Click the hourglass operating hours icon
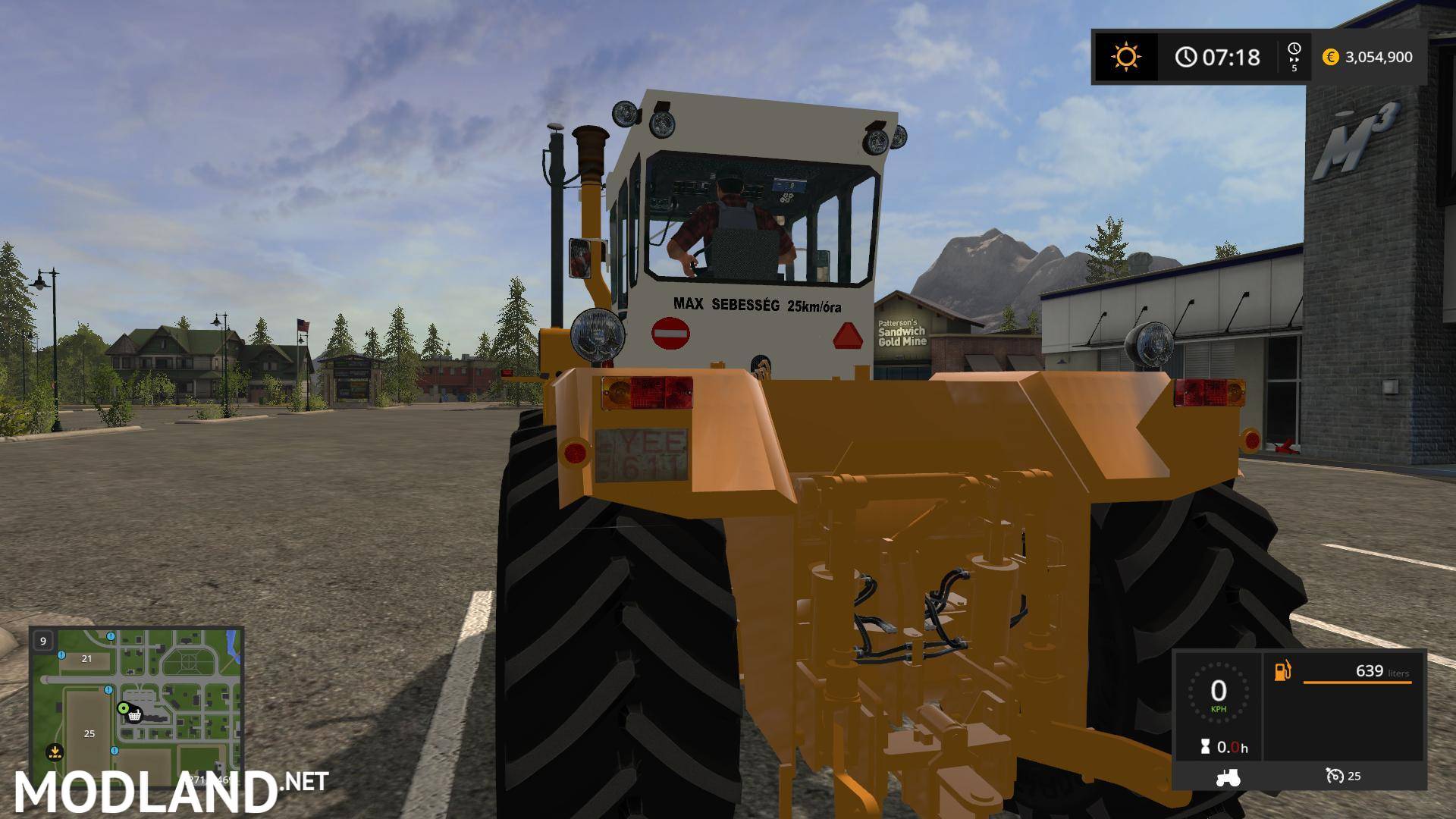The height and width of the screenshot is (819, 1456). [1206, 746]
